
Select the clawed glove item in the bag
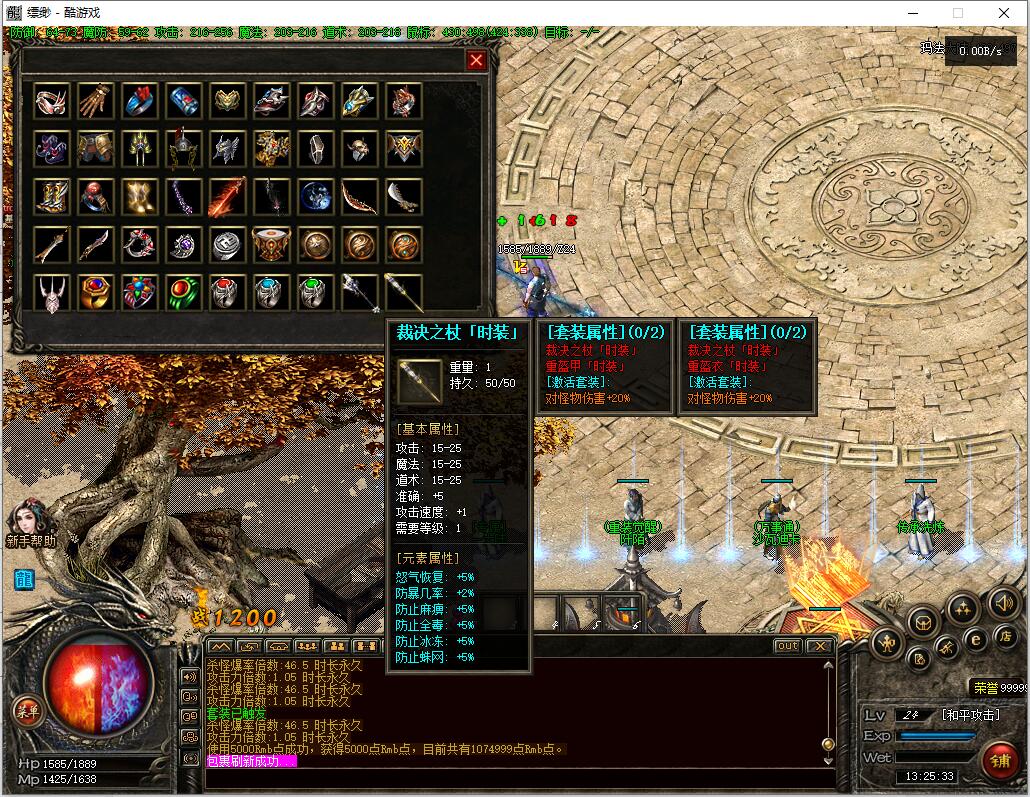coord(96,100)
